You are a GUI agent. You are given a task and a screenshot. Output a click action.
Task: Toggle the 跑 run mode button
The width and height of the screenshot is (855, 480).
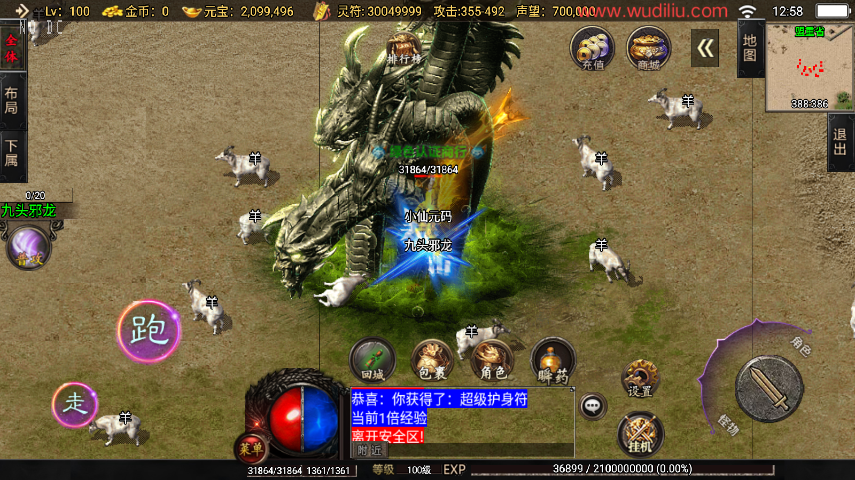coord(148,328)
